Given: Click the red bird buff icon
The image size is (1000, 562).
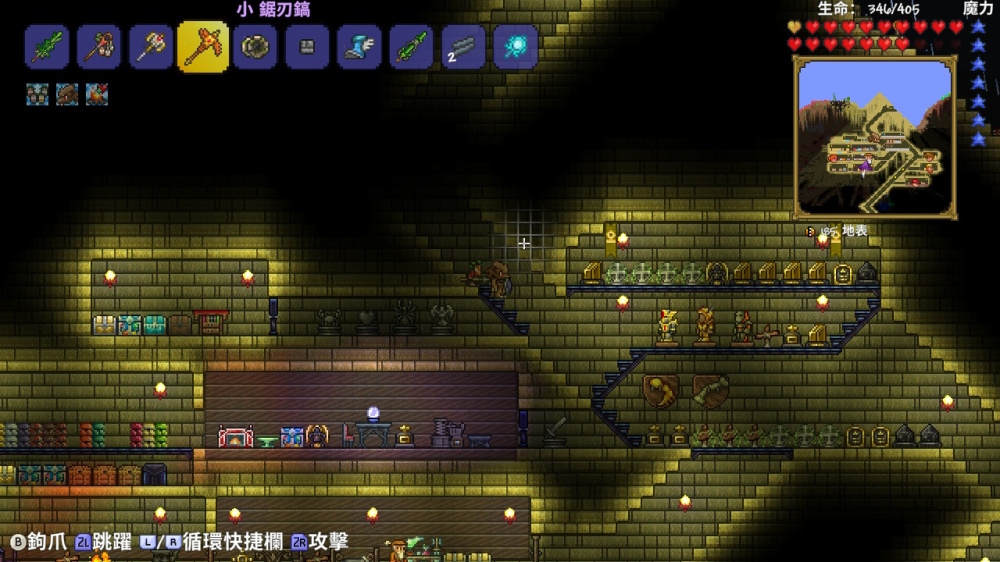Looking at the screenshot, I should click(x=96, y=94).
